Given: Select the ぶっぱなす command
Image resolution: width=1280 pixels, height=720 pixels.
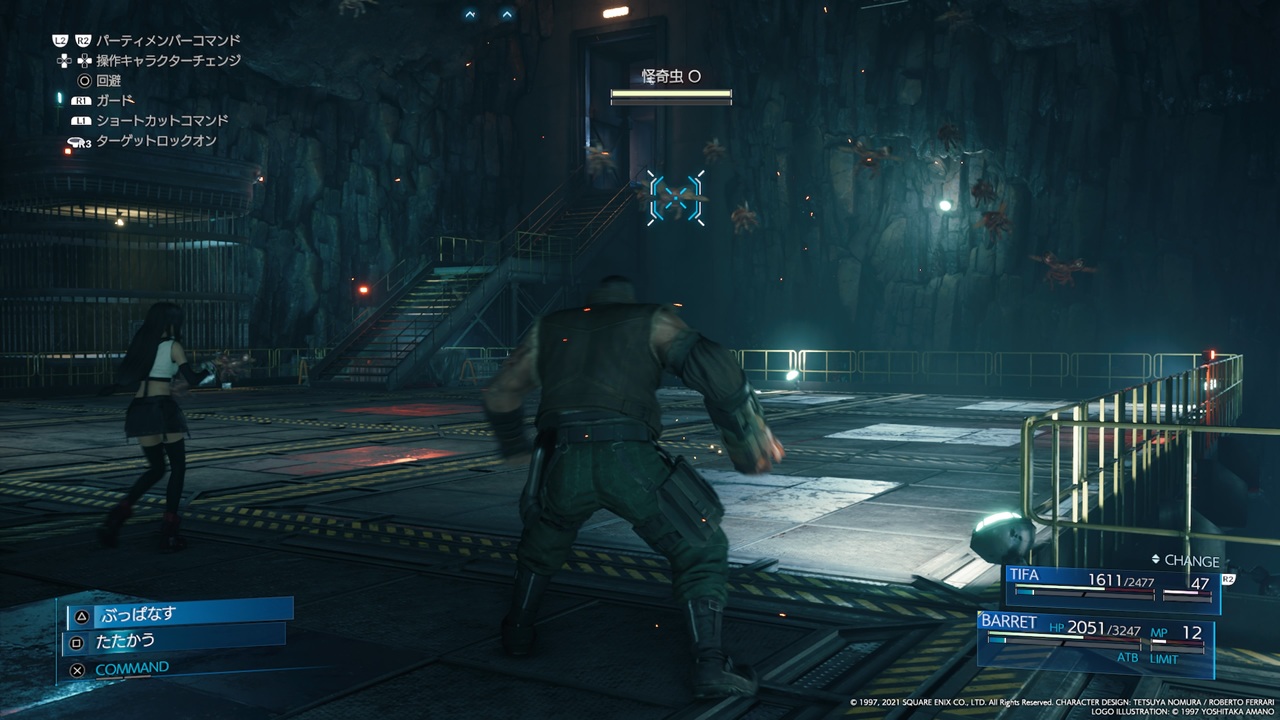Looking at the screenshot, I should (x=180, y=613).
